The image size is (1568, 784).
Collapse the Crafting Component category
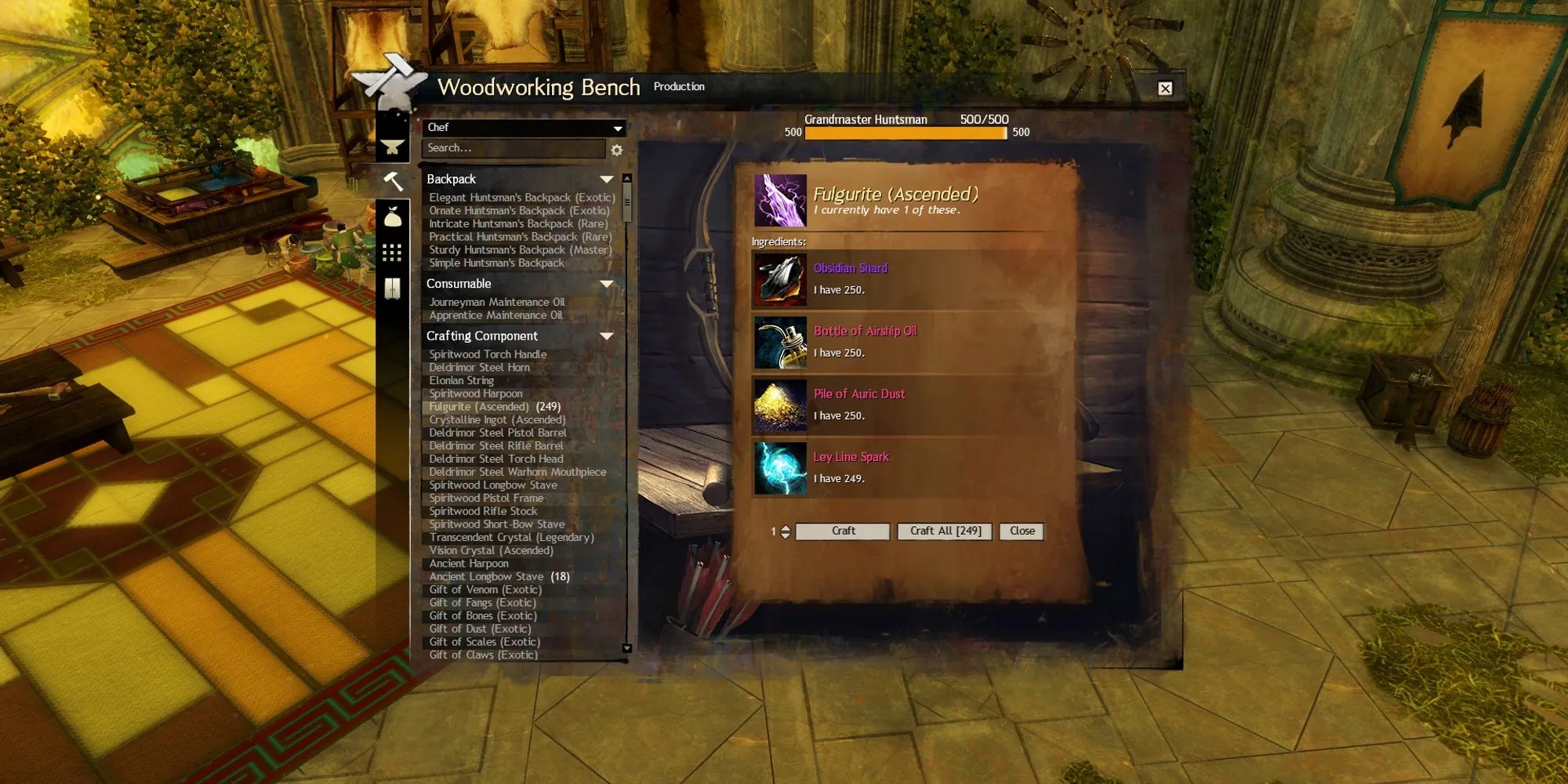[x=606, y=336]
